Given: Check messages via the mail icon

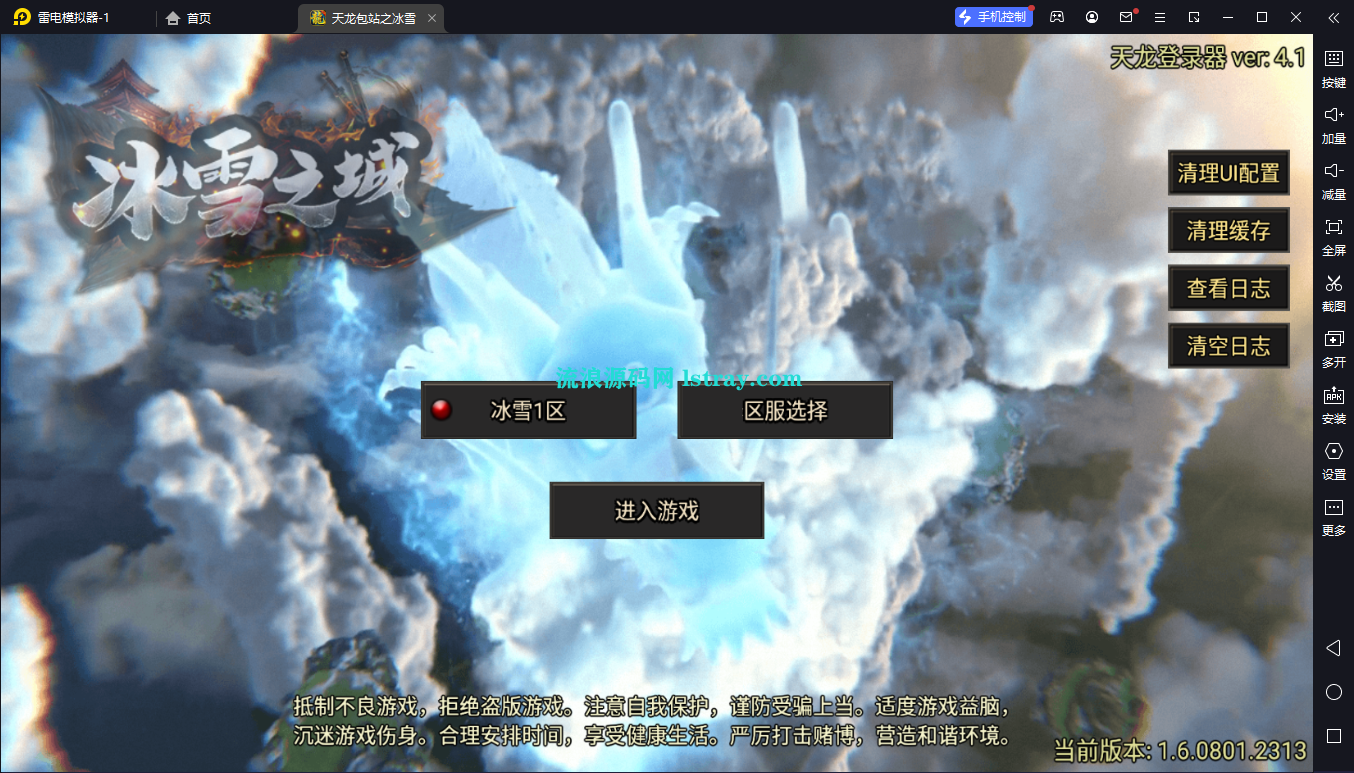Looking at the screenshot, I should pyautogui.click(x=1125, y=17).
